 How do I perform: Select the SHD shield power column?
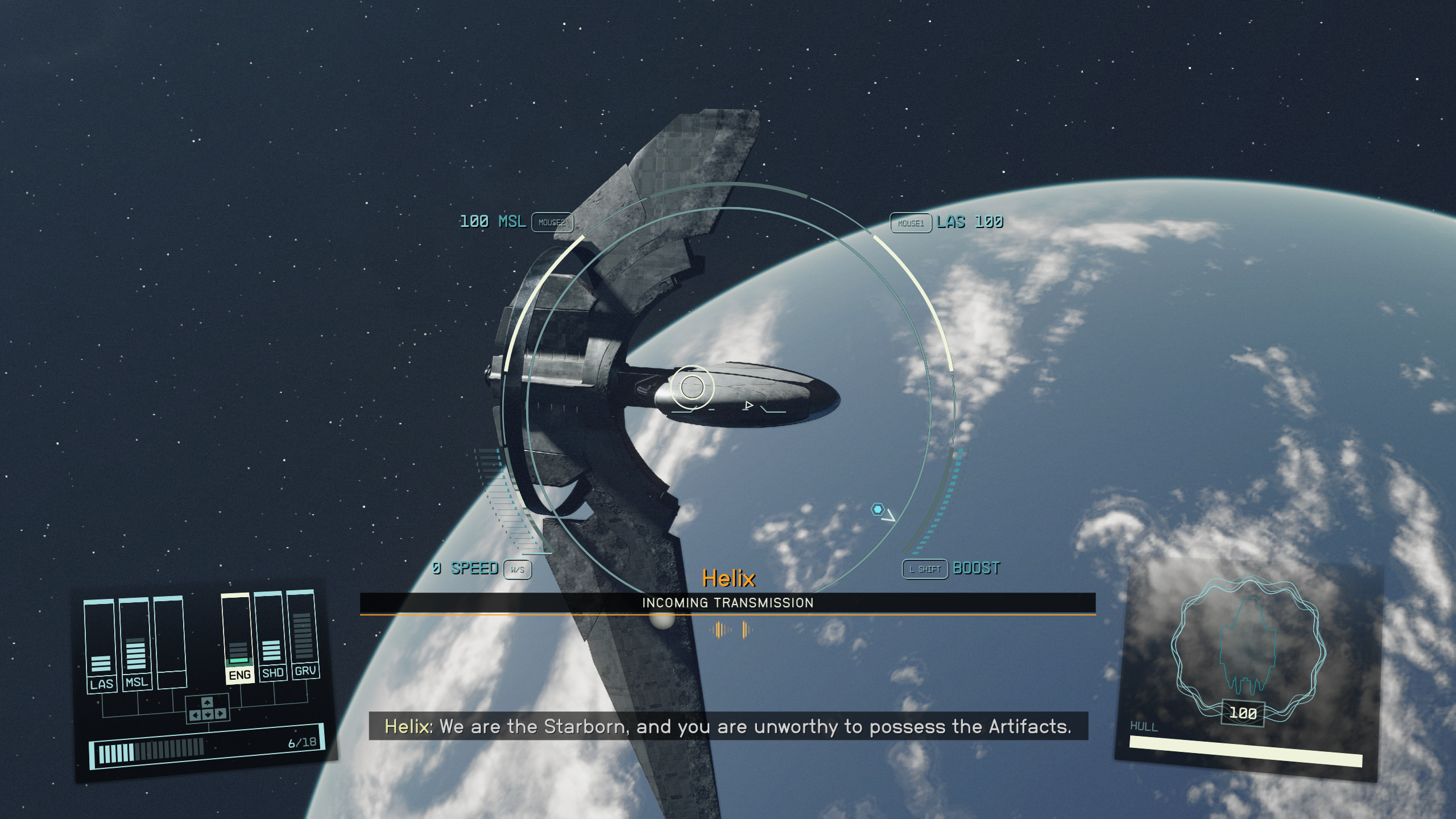click(271, 636)
